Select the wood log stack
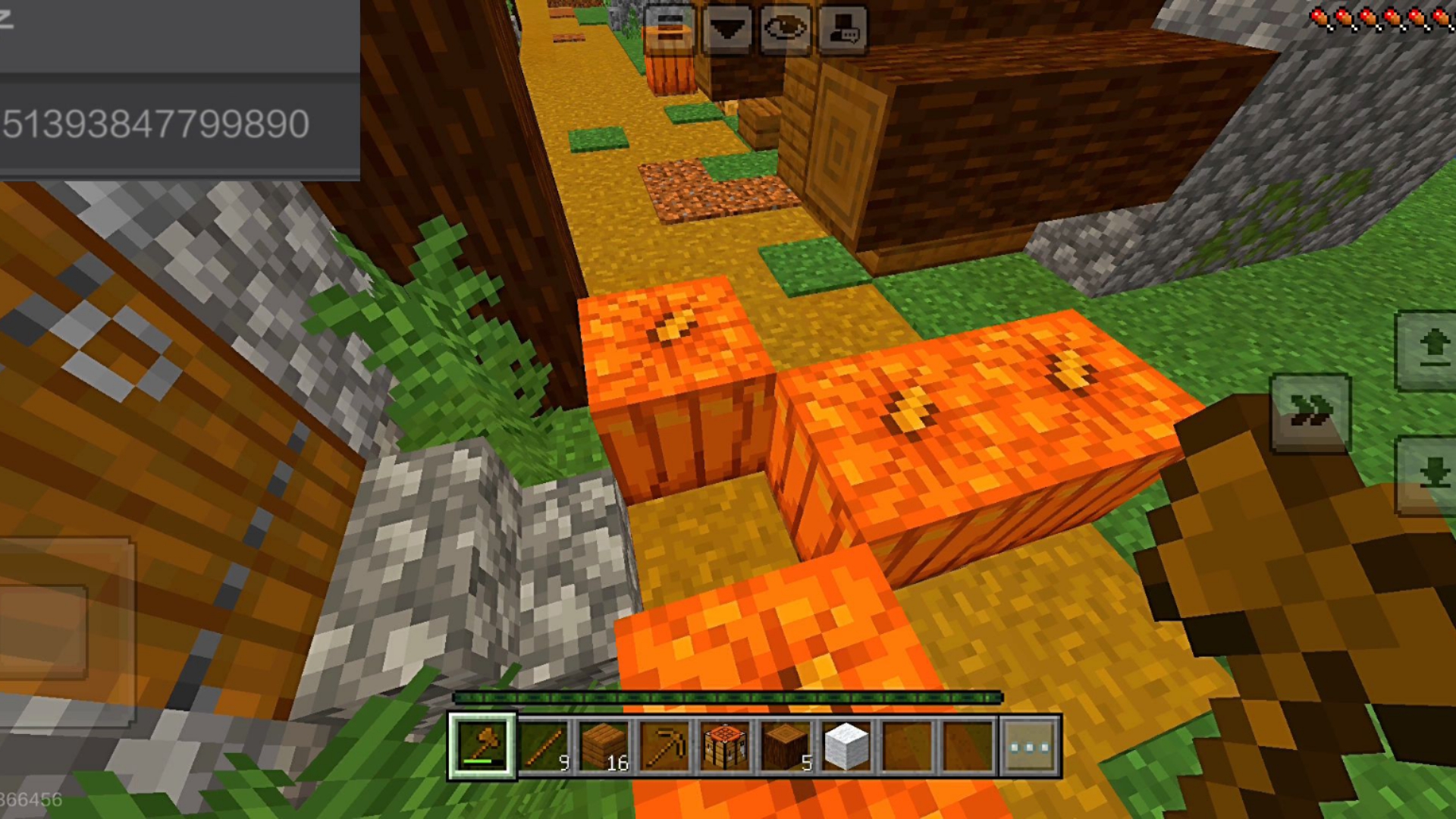Viewport: 1456px width, 819px height. tap(786, 746)
